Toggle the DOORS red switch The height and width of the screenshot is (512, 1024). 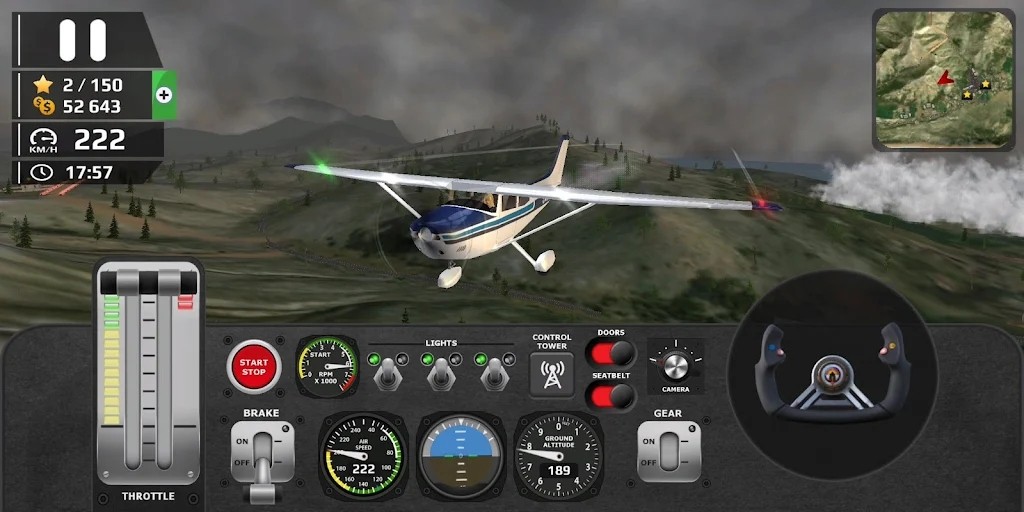(611, 353)
